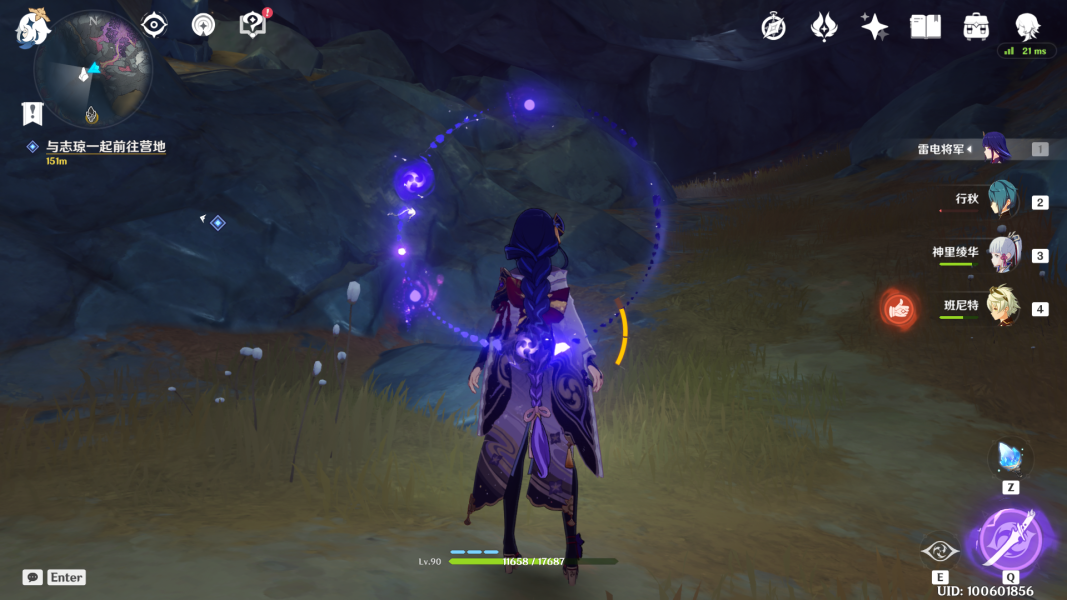Viewport: 1067px width, 600px height.
Task: Open the backpack inventory icon
Action: coord(976,27)
